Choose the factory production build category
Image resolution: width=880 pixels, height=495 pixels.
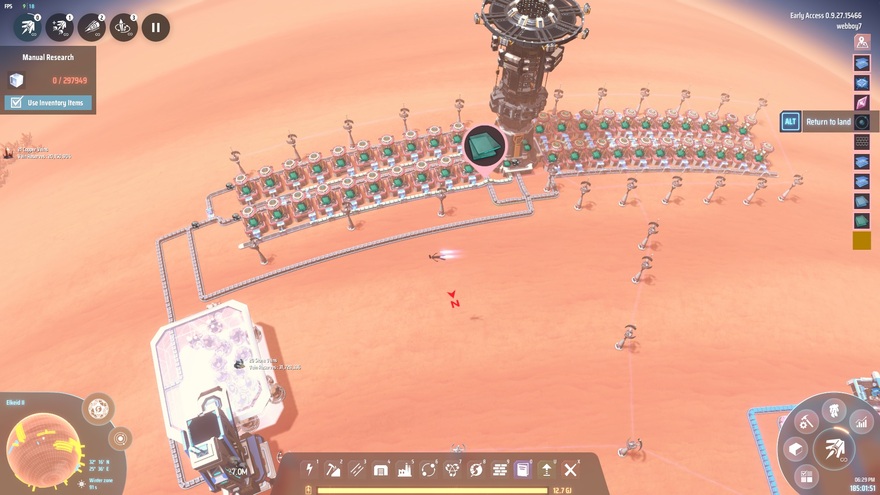coord(405,469)
